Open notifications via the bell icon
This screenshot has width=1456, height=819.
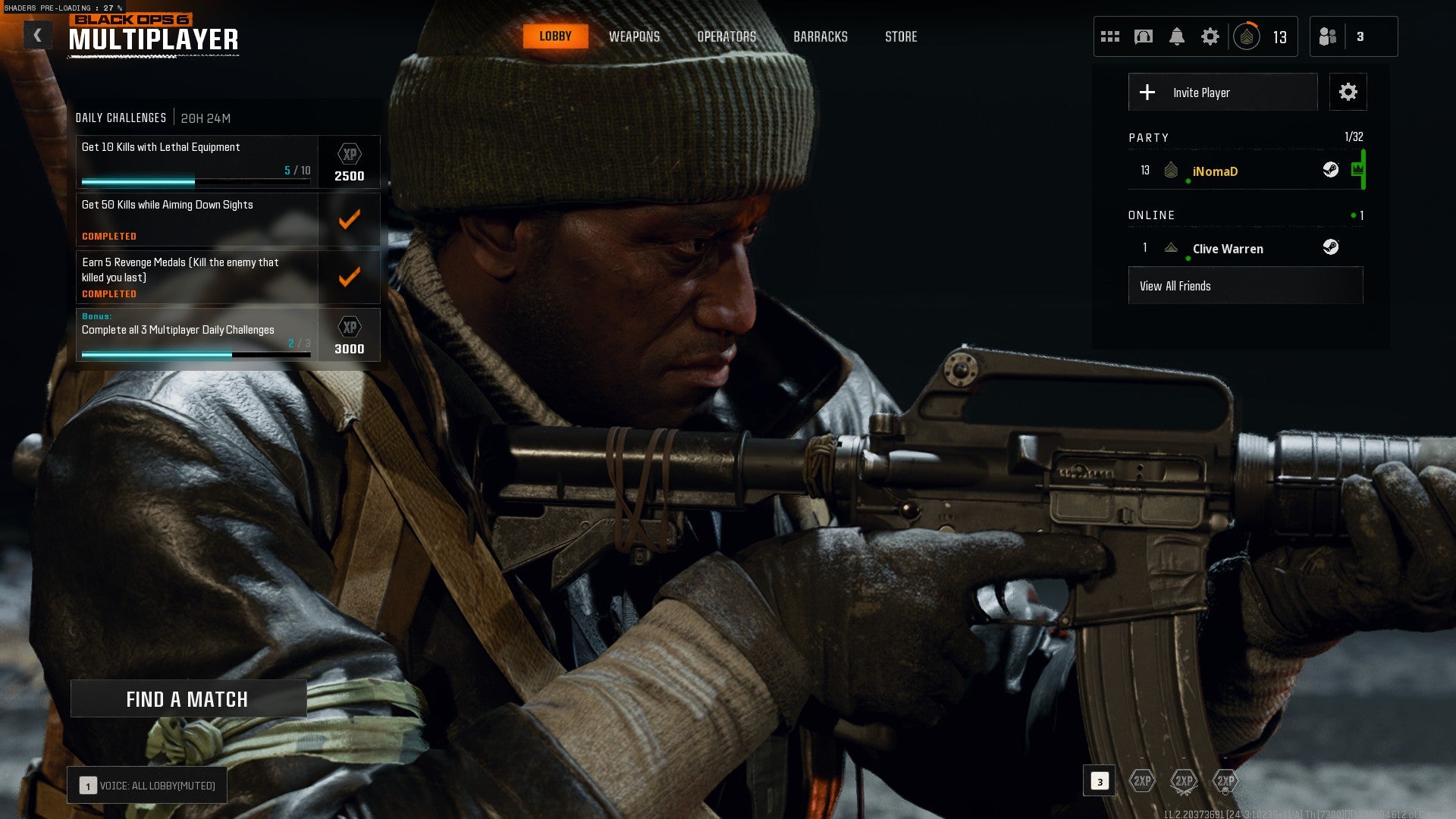click(x=1176, y=36)
